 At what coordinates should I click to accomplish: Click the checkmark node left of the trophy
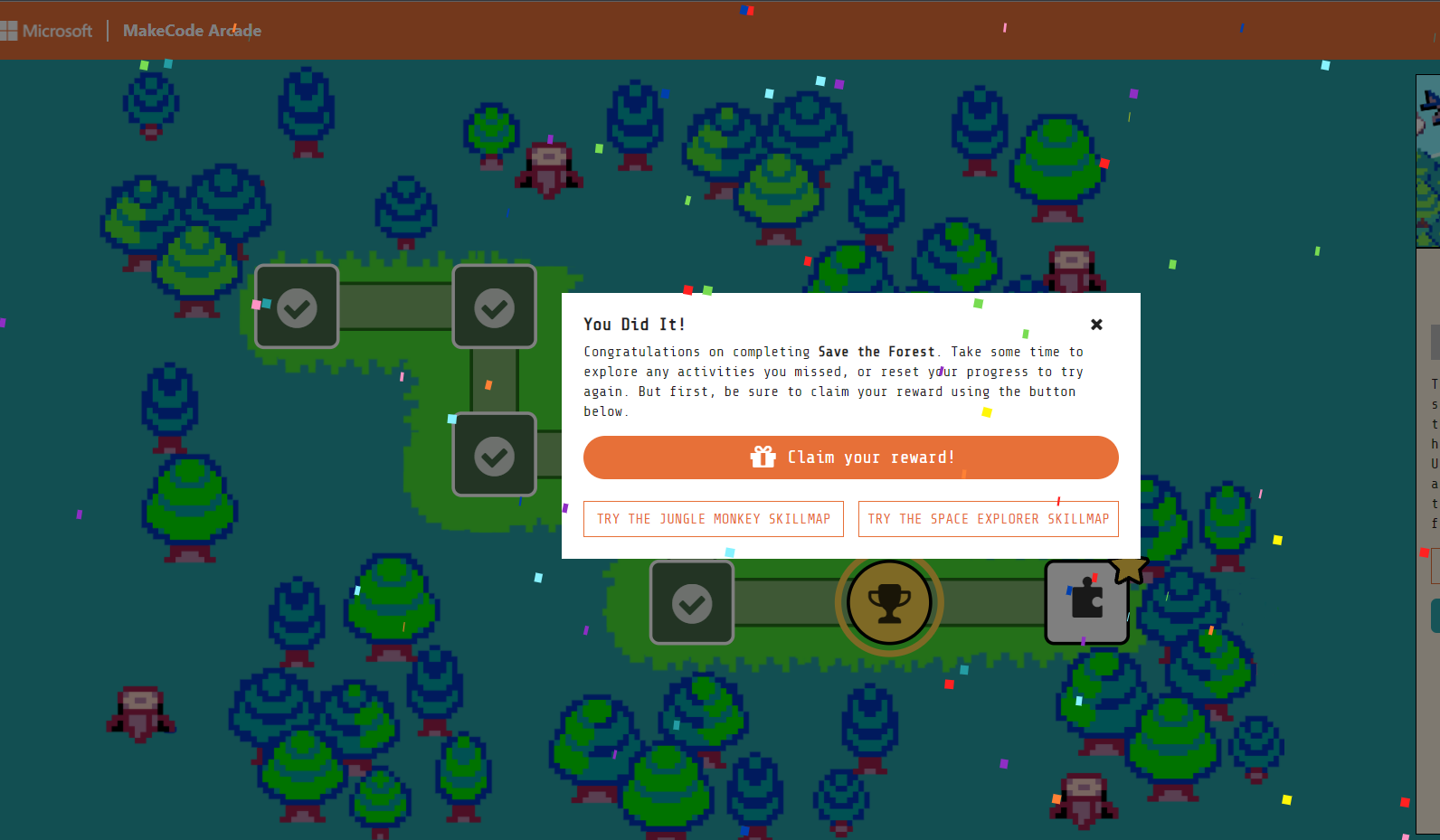[x=692, y=602]
